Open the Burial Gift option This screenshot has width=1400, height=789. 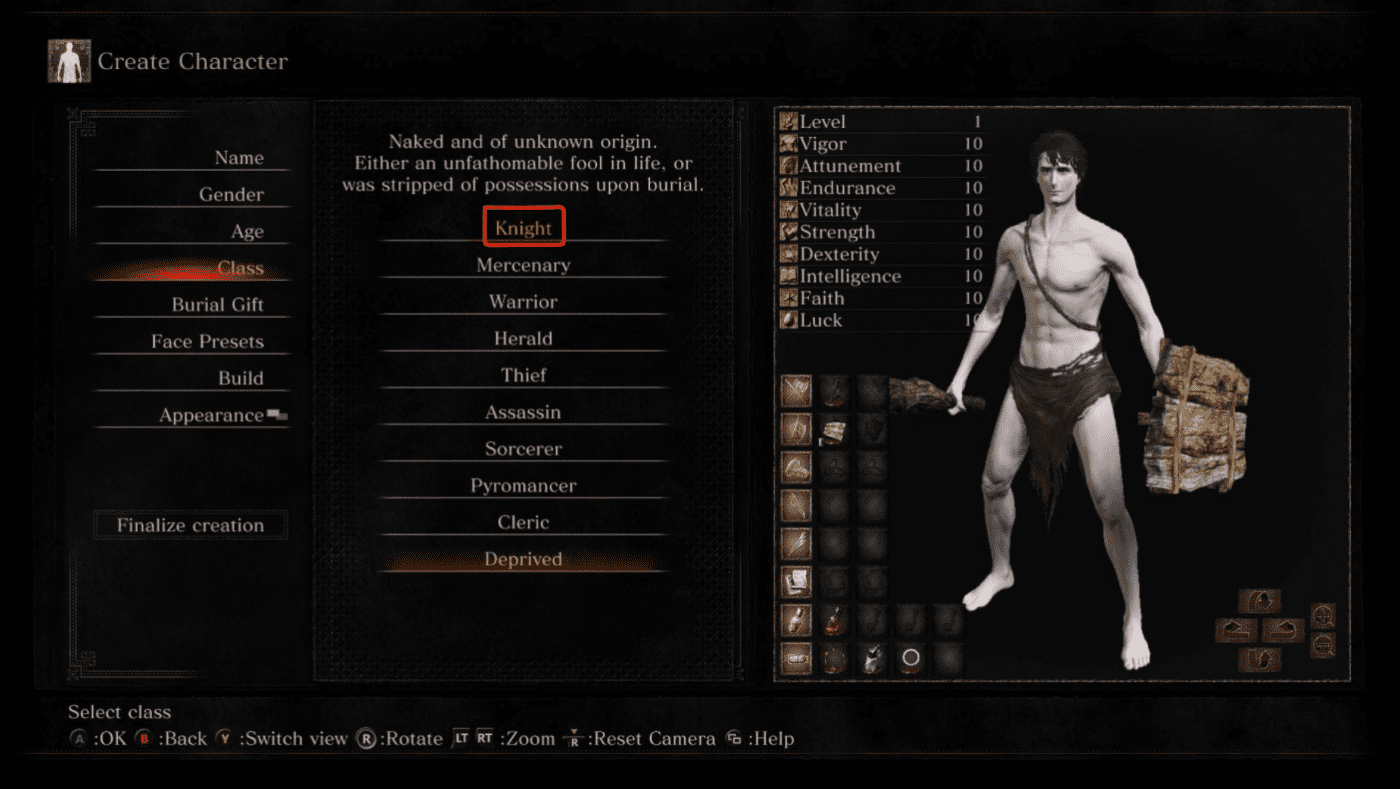coord(217,305)
